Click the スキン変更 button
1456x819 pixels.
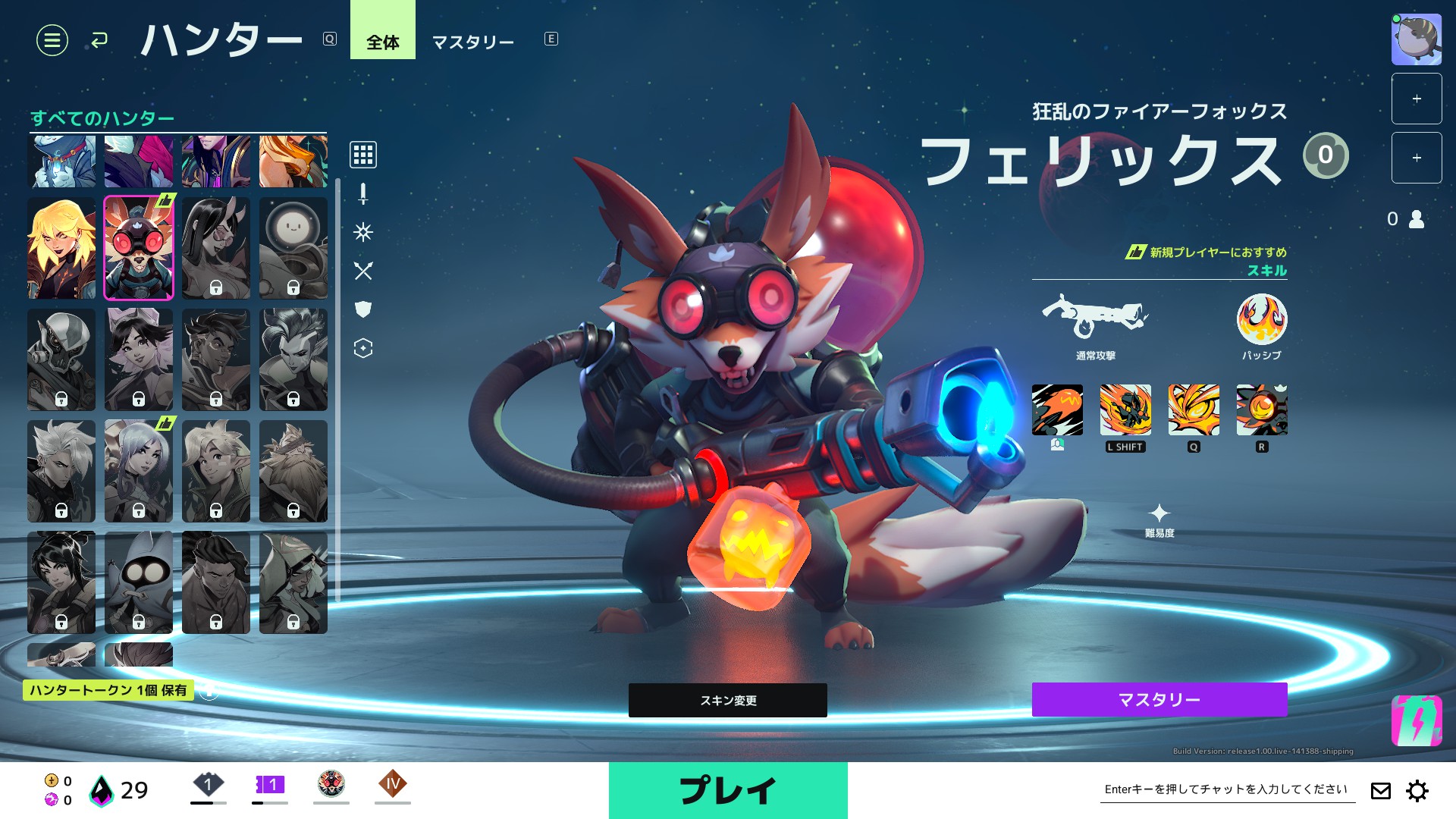click(x=727, y=700)
